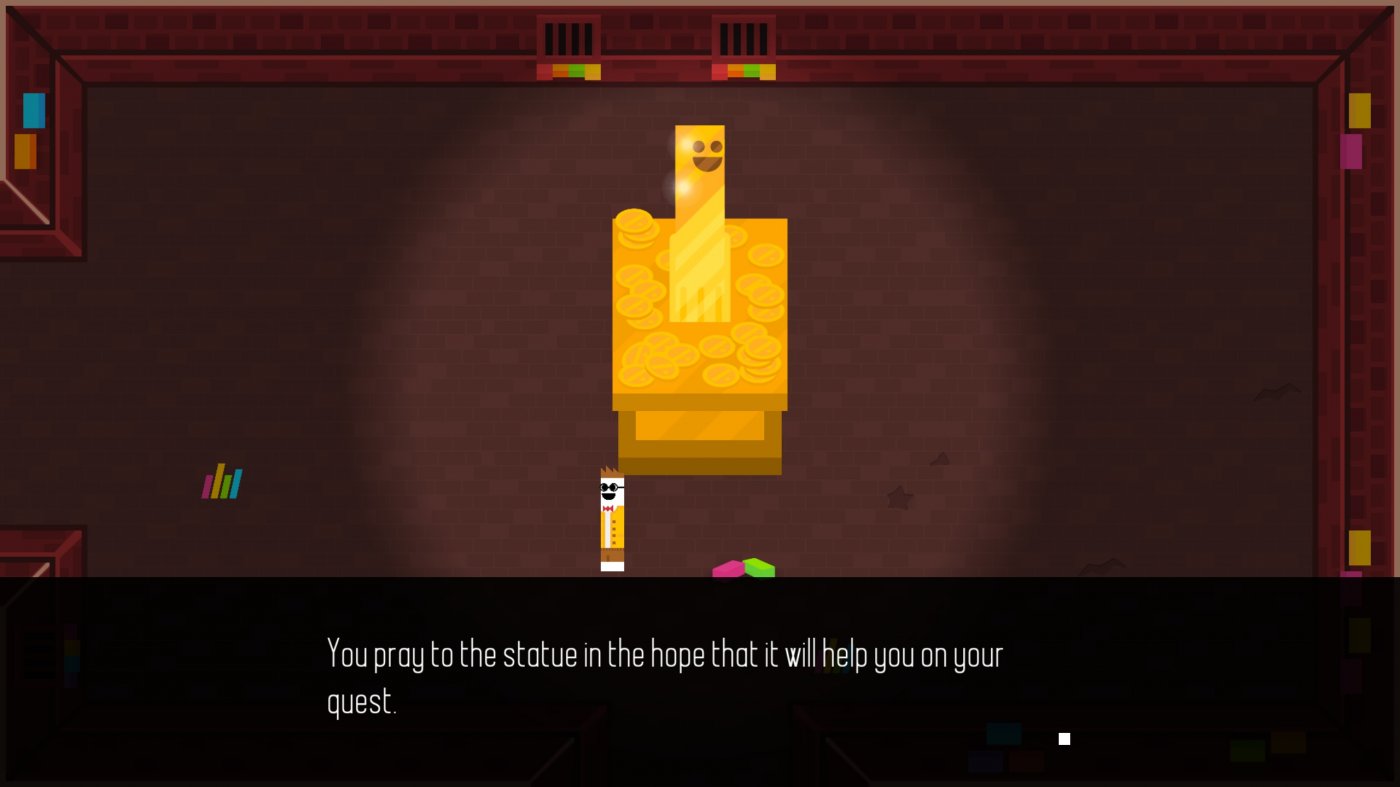Click the white continue-prompt square
This screenshot has height=787, width=1400.
[1064, 738]
